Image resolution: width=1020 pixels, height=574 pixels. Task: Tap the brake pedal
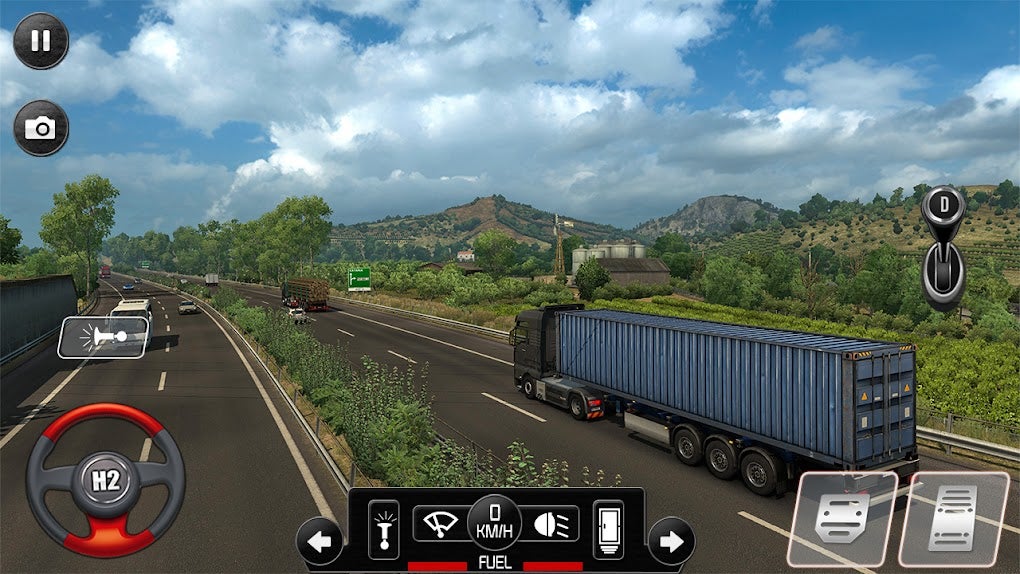click(842, 518)
